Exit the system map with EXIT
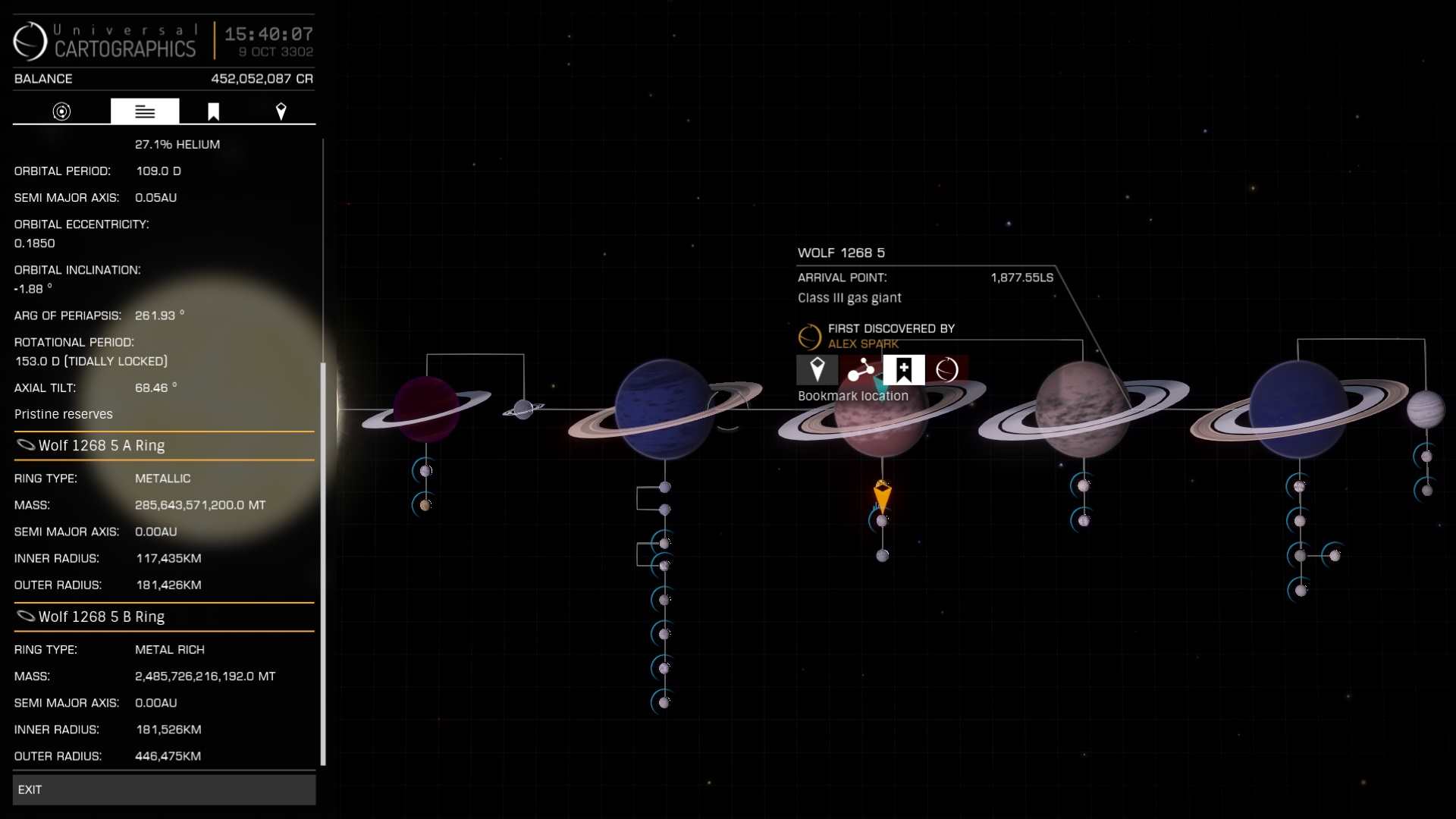Image resolution: width=1456 pixels, height=819 pixels. click(164, 789)
